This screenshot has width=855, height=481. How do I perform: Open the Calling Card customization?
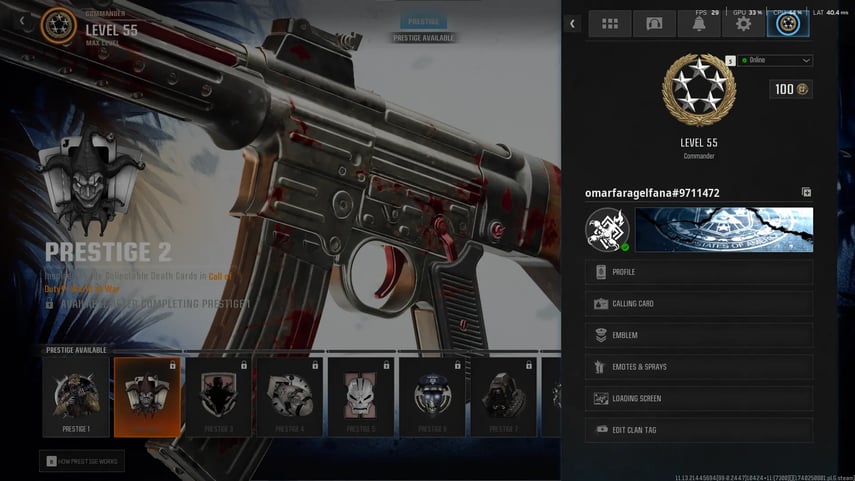pos(698,304)
